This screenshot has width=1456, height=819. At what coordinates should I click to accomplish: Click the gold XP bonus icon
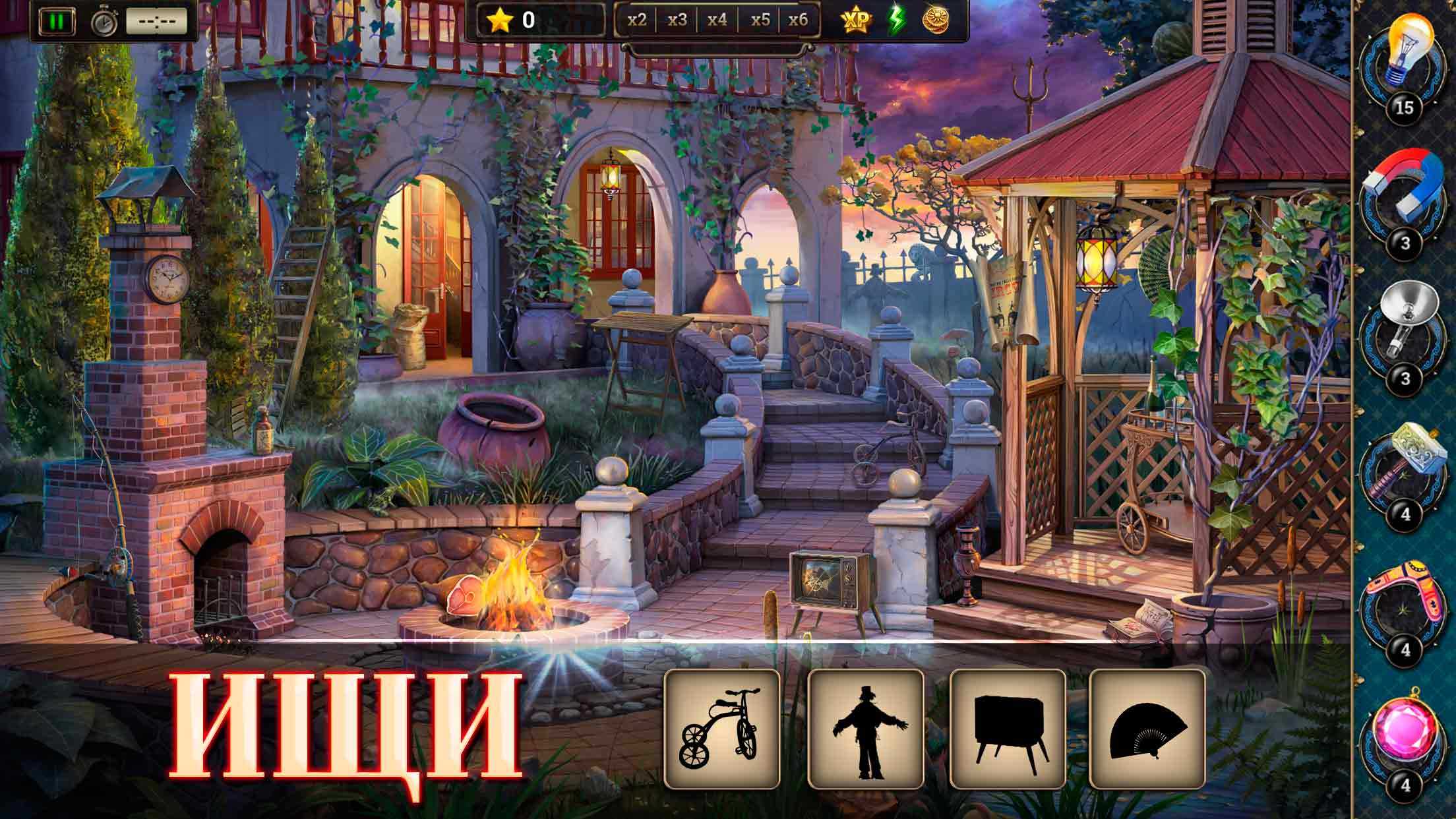click(x=857, y=21)
